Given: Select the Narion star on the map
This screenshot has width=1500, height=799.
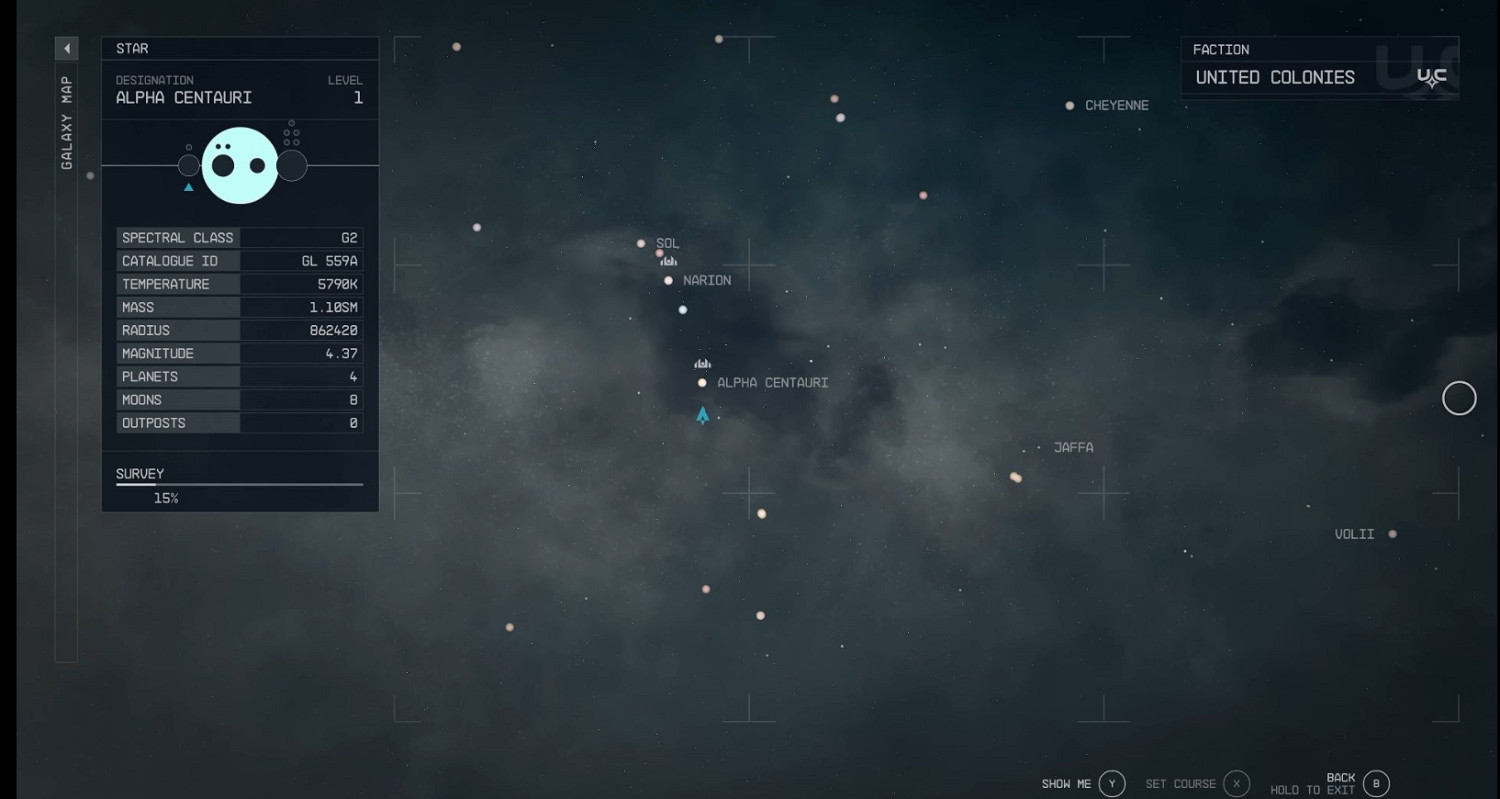Looking at the screenshot, I should (668, 280).
